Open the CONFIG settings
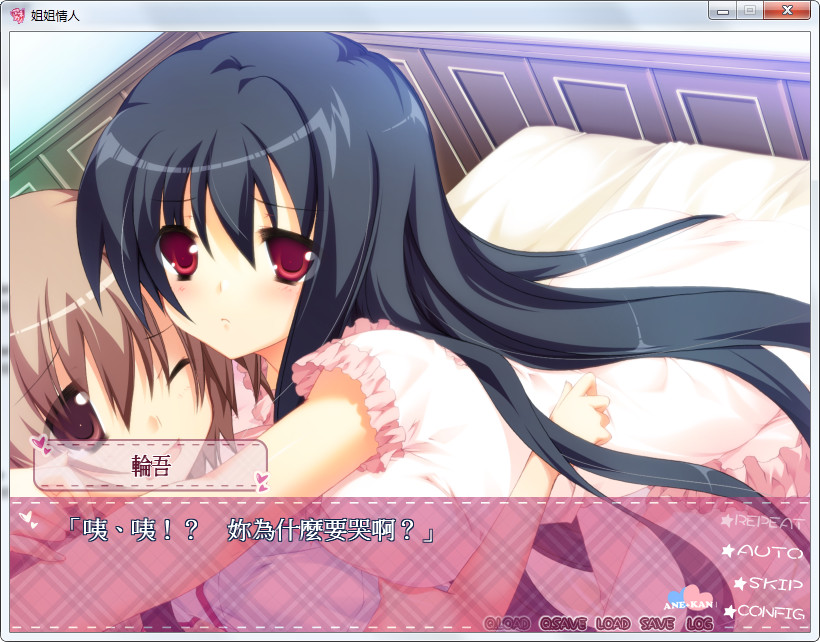This screenshot has width=820, height=642. point(769,612)
